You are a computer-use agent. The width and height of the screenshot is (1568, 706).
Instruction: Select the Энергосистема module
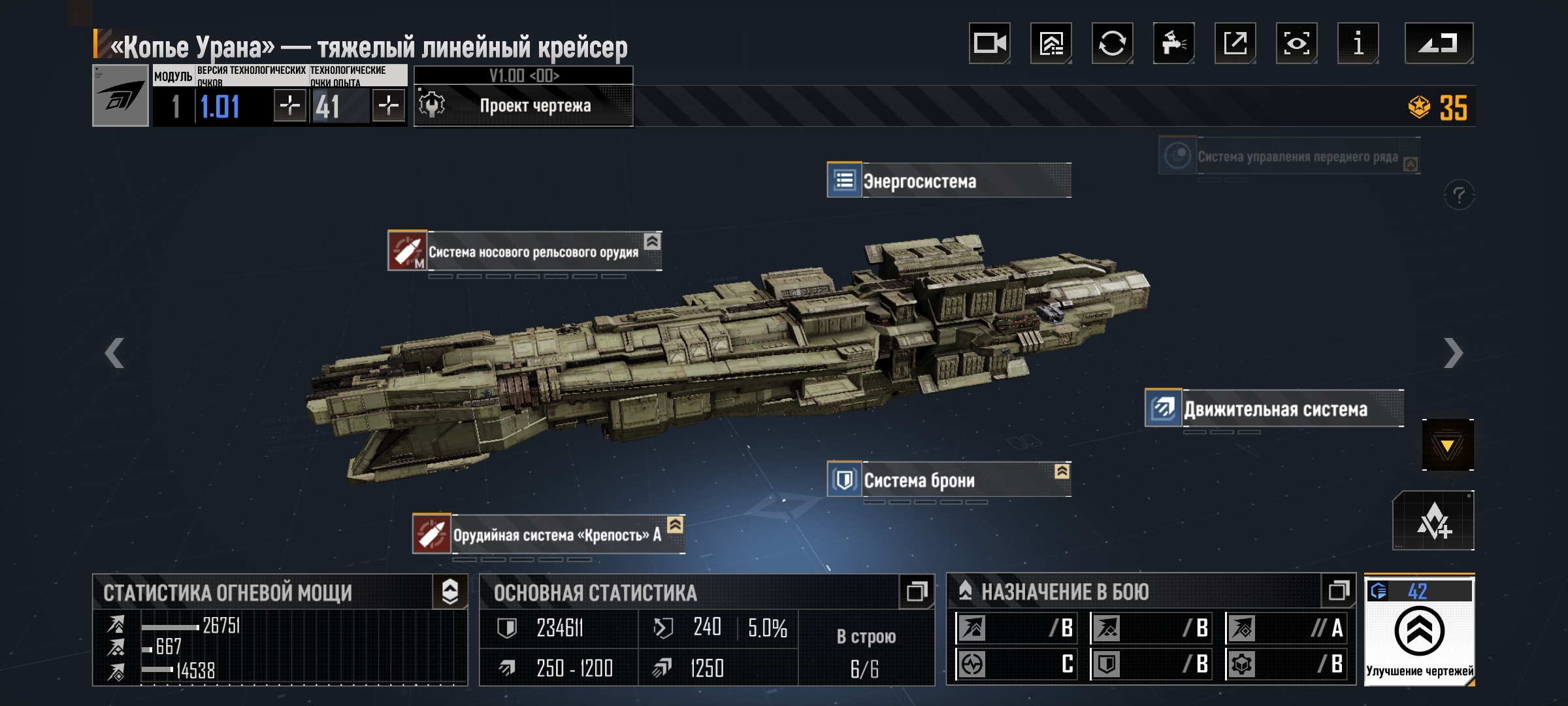(x=949, y=180)
